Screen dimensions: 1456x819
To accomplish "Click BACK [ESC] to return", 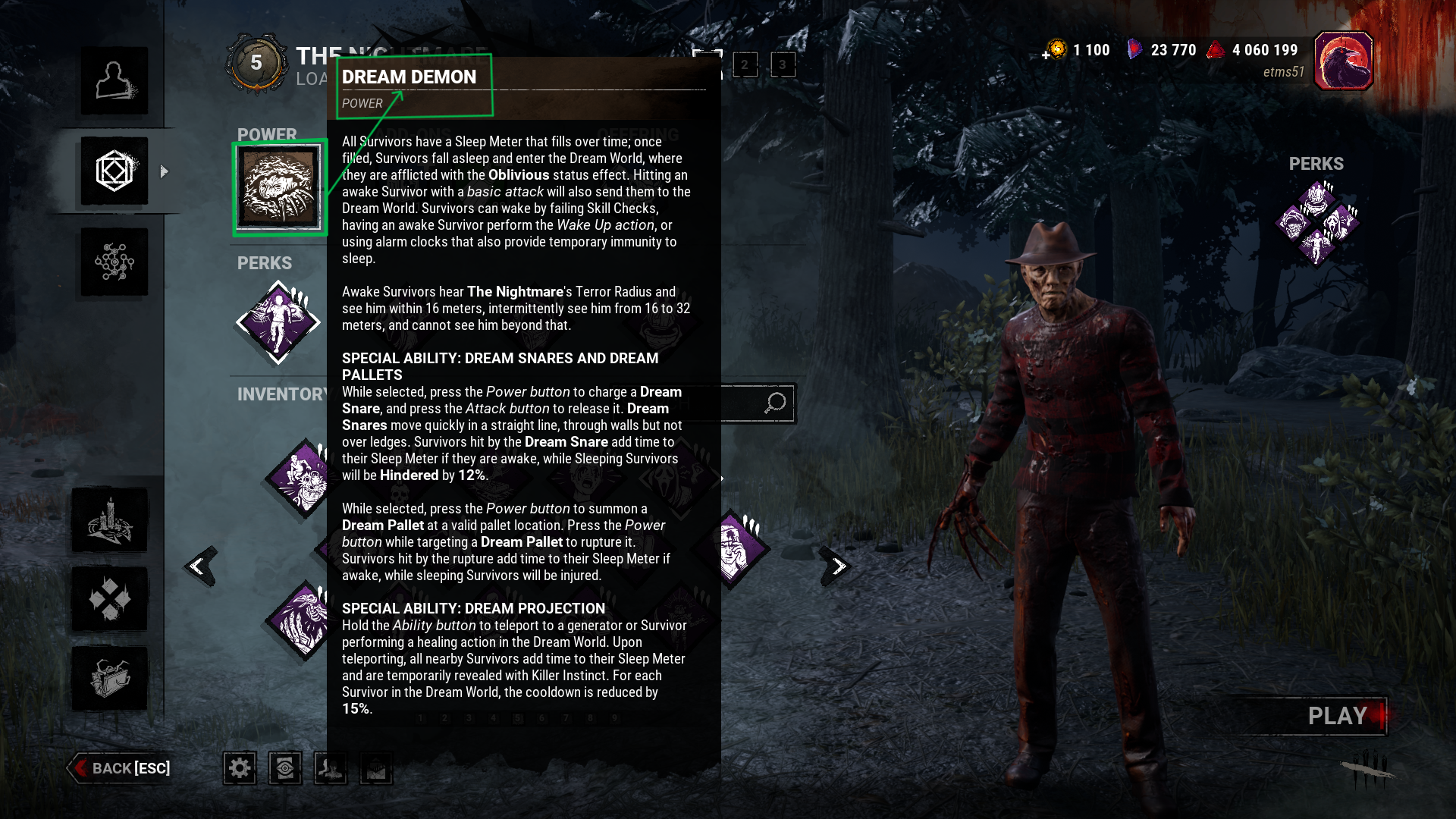I will 121,768.
